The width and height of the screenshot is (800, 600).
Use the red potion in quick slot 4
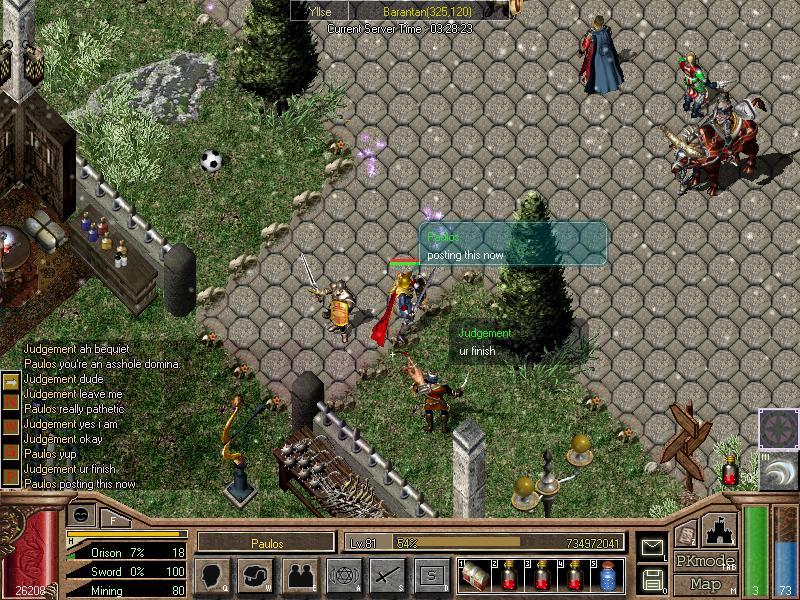[575, 575]
